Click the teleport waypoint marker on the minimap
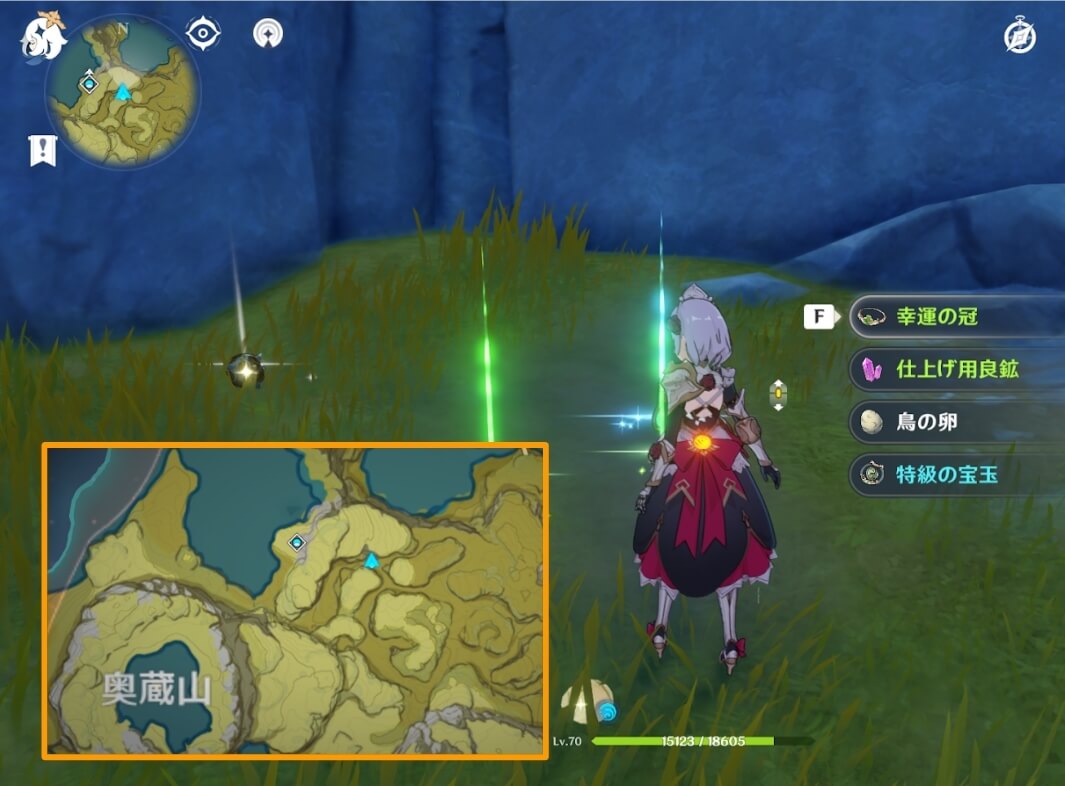1065x786 pixels. [89, 84]
